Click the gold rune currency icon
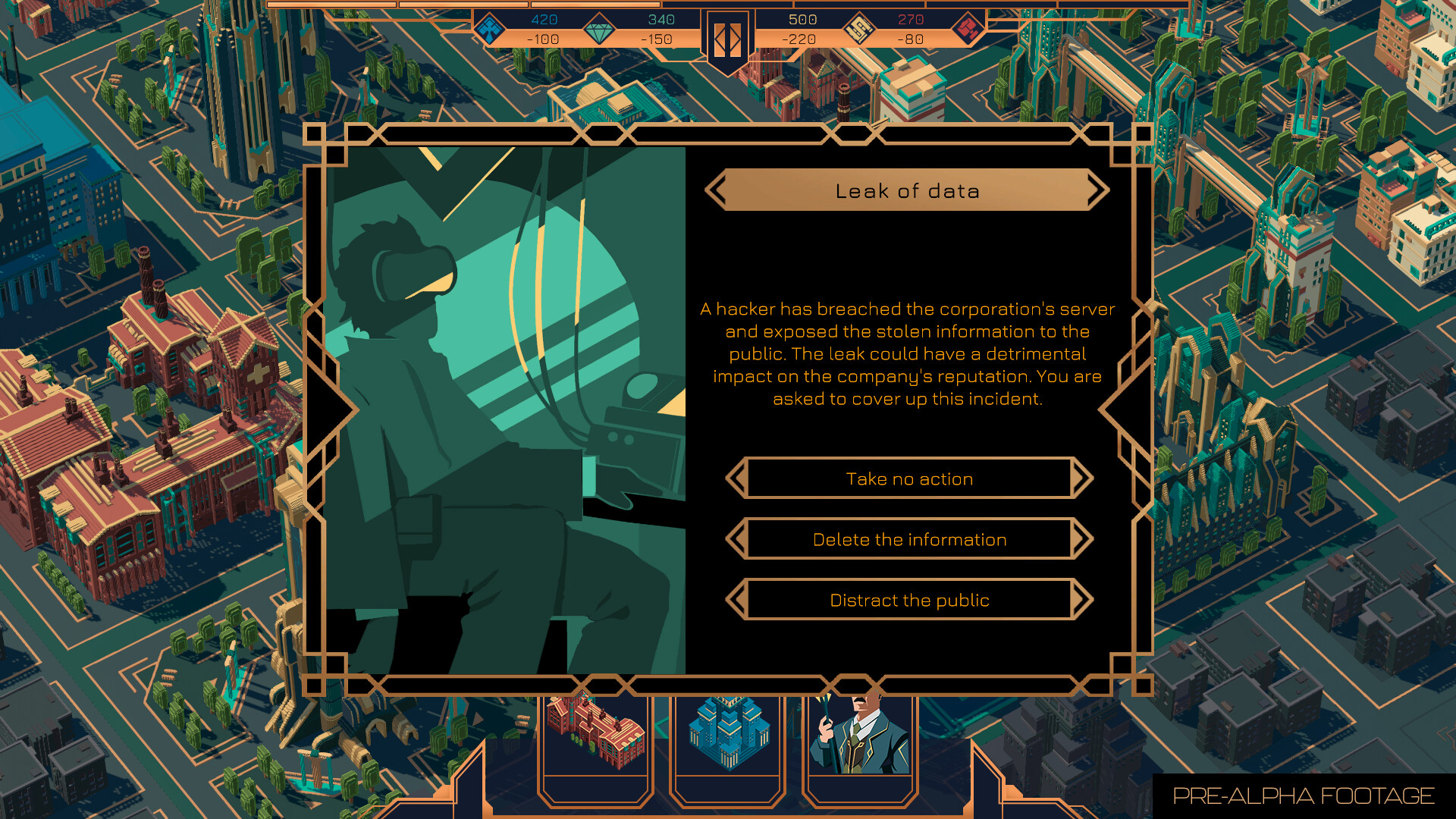This screenshot has height=819, width=1456. (861, 29)
